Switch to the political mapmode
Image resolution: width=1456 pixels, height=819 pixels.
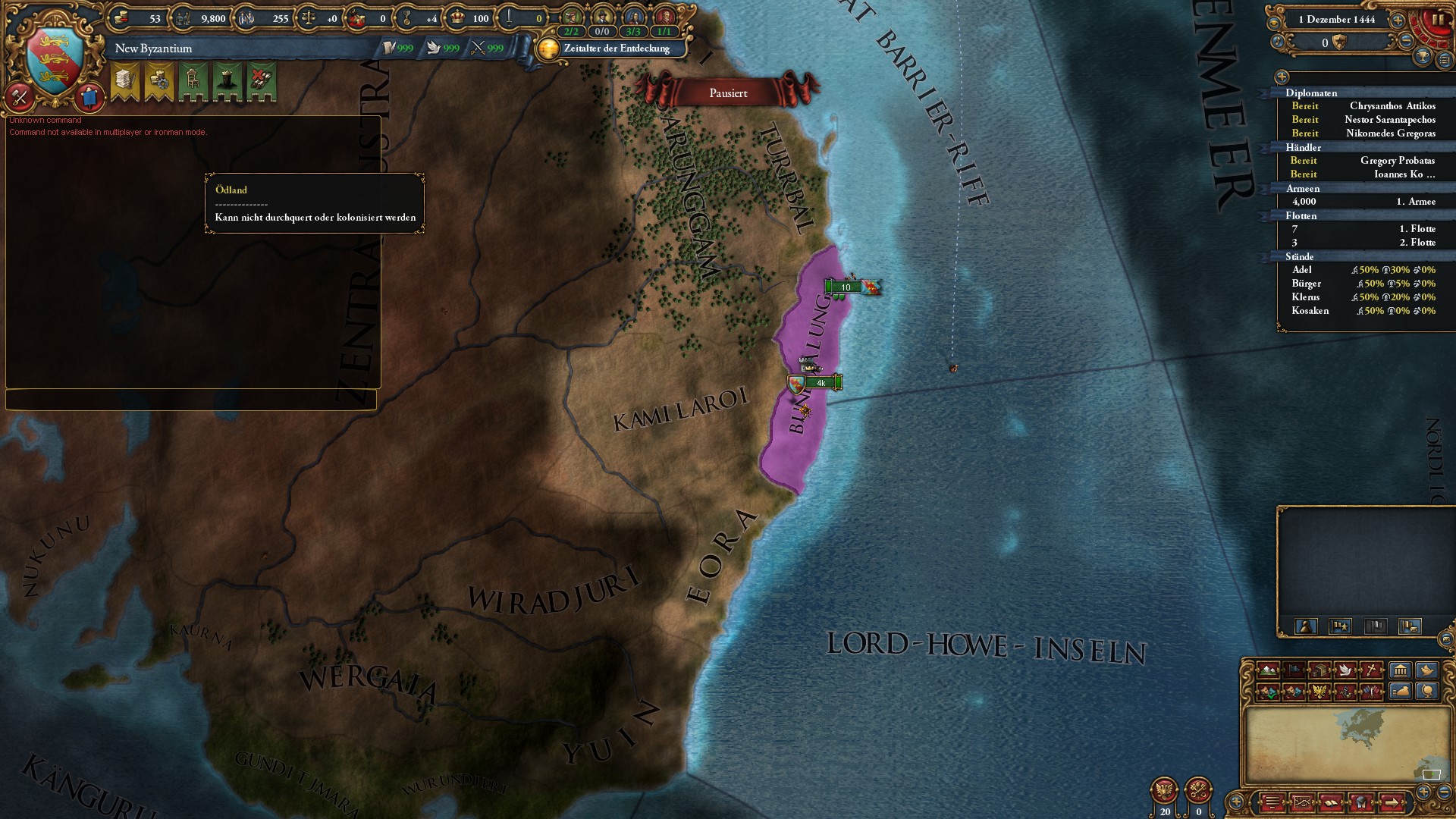[1294, 670]
